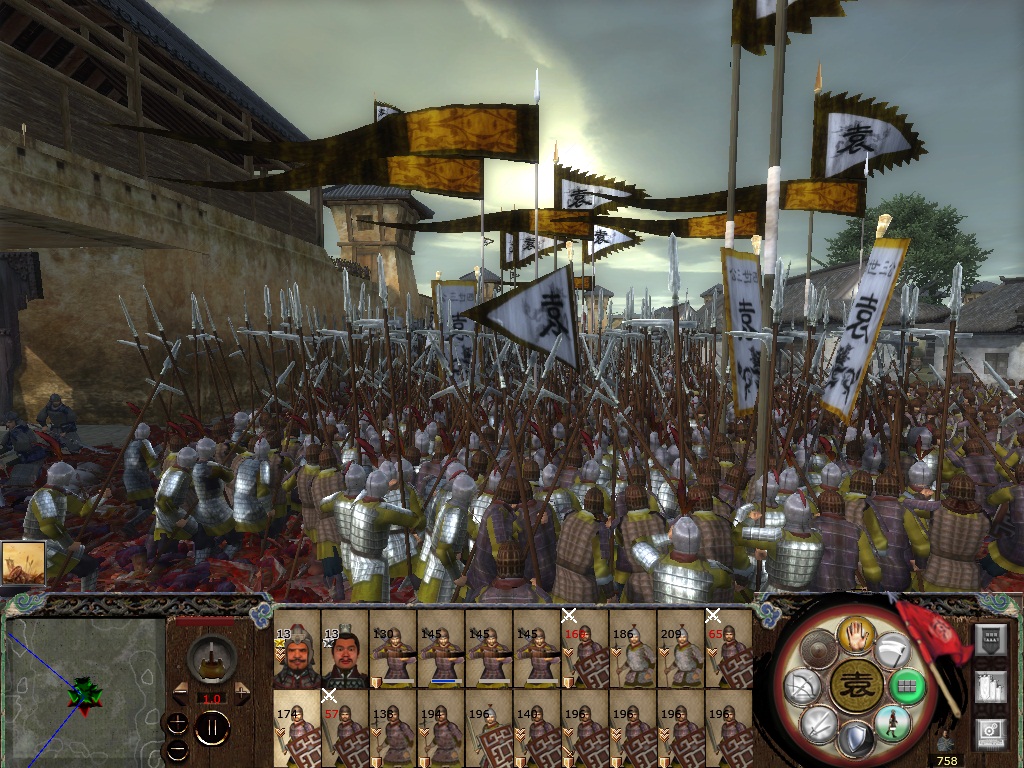Order withdraw with the white flag button
Image resolution: width=1024 pixels, height=768 pixels.
tap(891, 650)
